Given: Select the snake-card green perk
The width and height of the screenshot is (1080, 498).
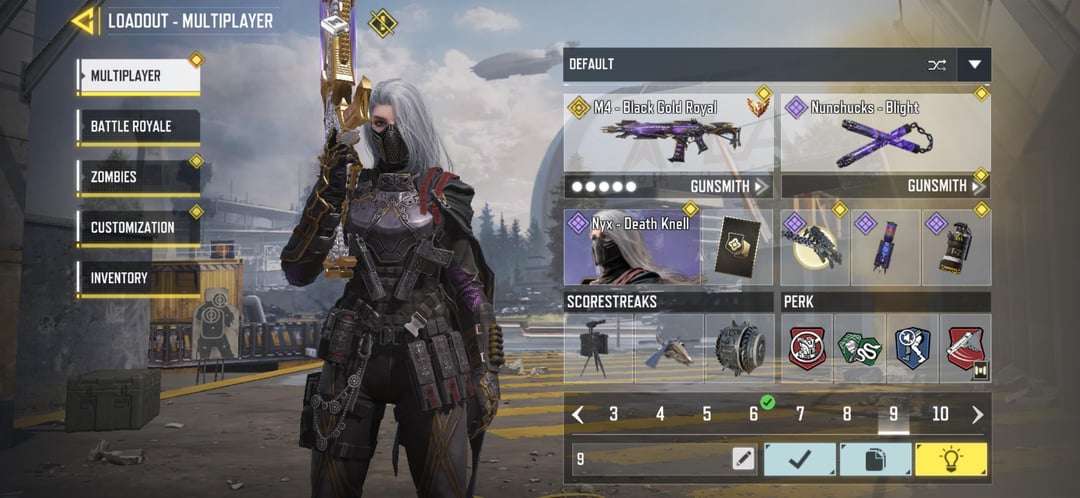Looking at the screenshot, I should coord(859,349).
